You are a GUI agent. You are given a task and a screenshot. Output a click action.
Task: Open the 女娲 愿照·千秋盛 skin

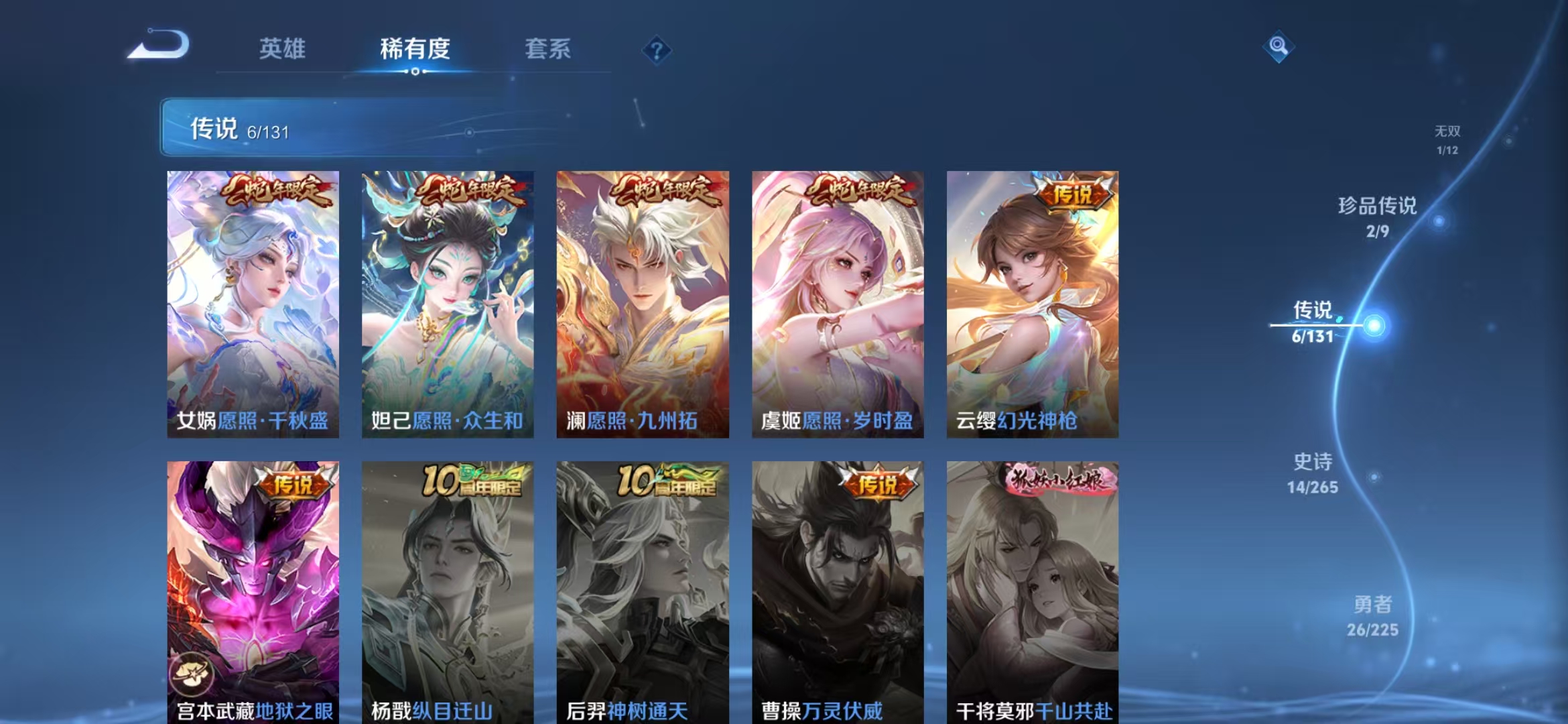(252, 302)
